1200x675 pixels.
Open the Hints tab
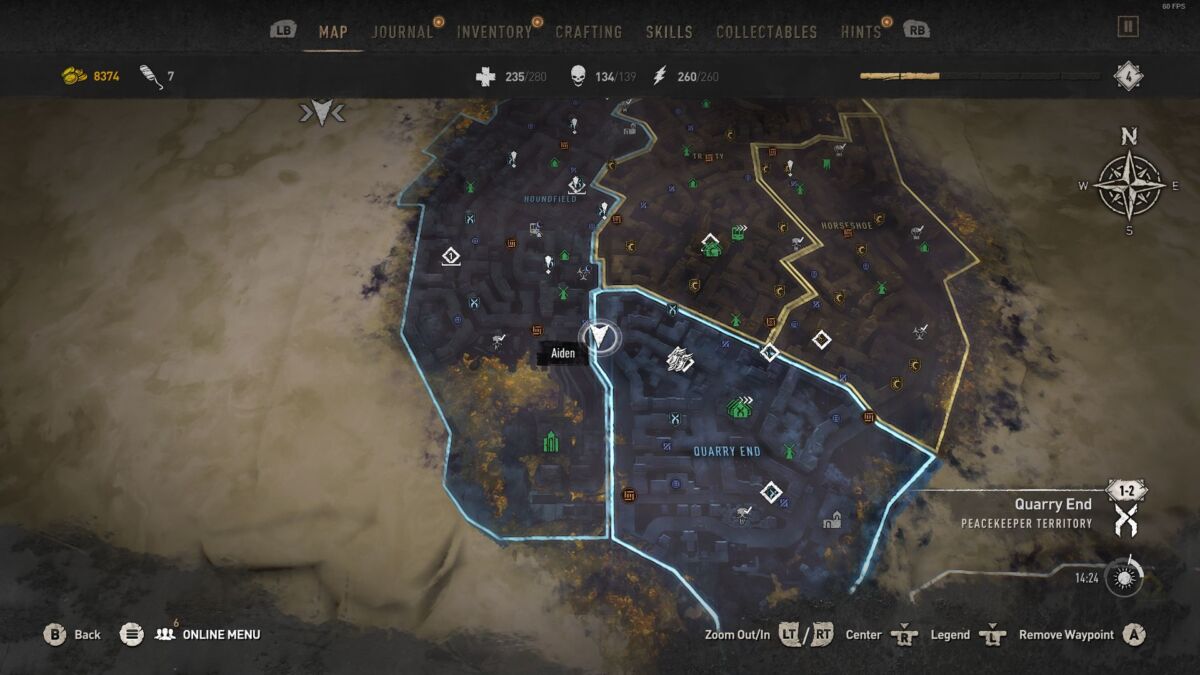[861, 32]
